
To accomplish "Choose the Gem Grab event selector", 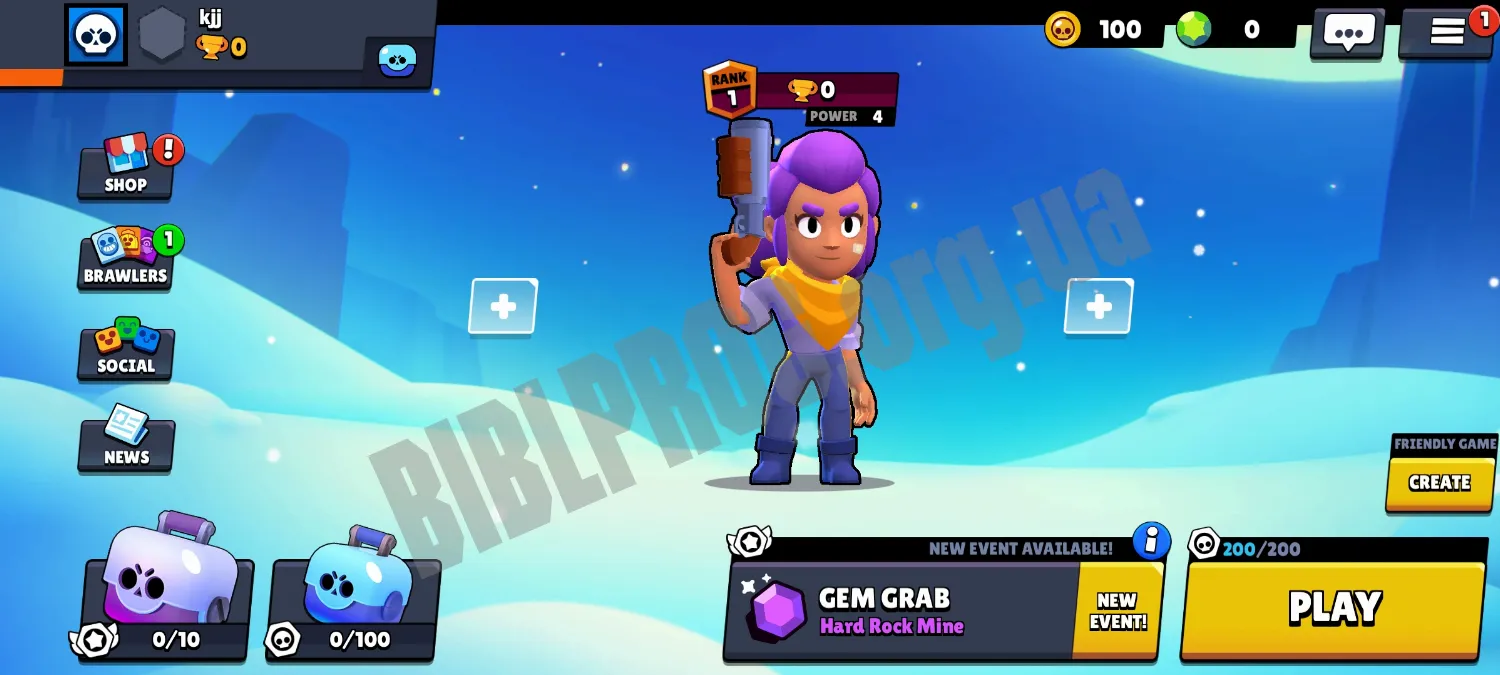I will coord(900,610).
